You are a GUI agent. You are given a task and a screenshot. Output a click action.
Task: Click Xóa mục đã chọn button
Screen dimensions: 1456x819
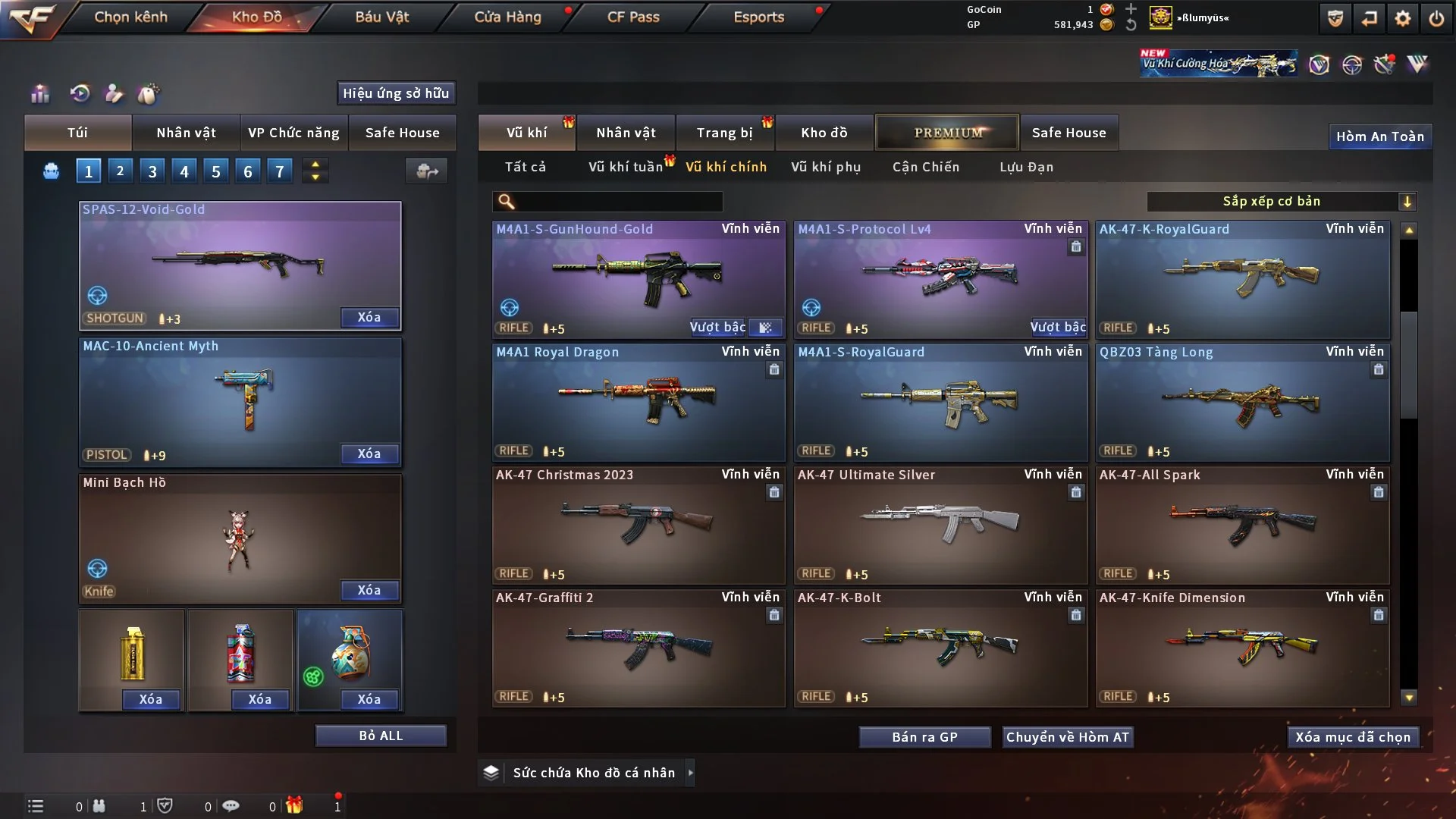pos(1353,737)
